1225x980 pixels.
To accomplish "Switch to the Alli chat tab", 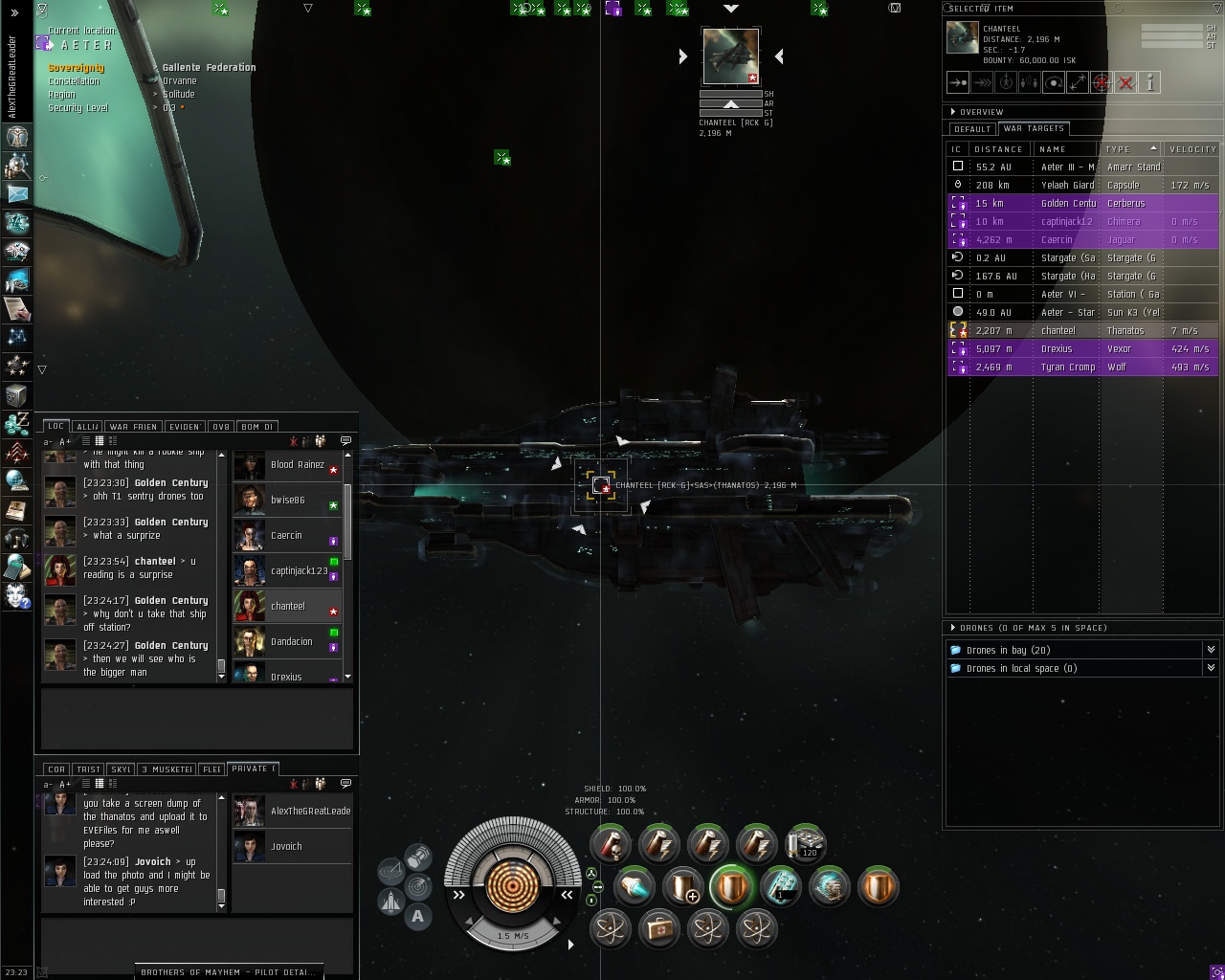I will tap(87, 427).
